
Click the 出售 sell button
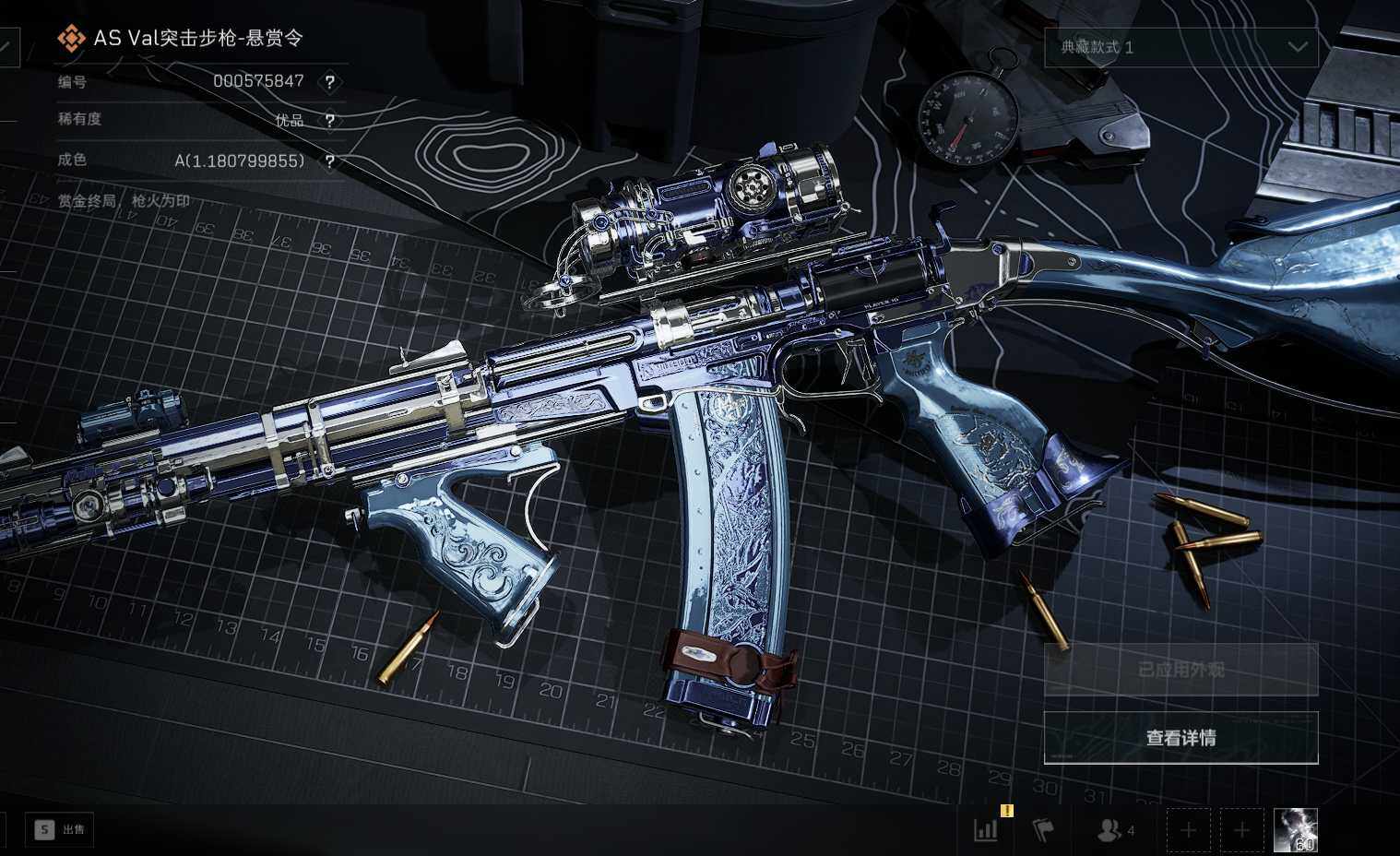point(60,829)
